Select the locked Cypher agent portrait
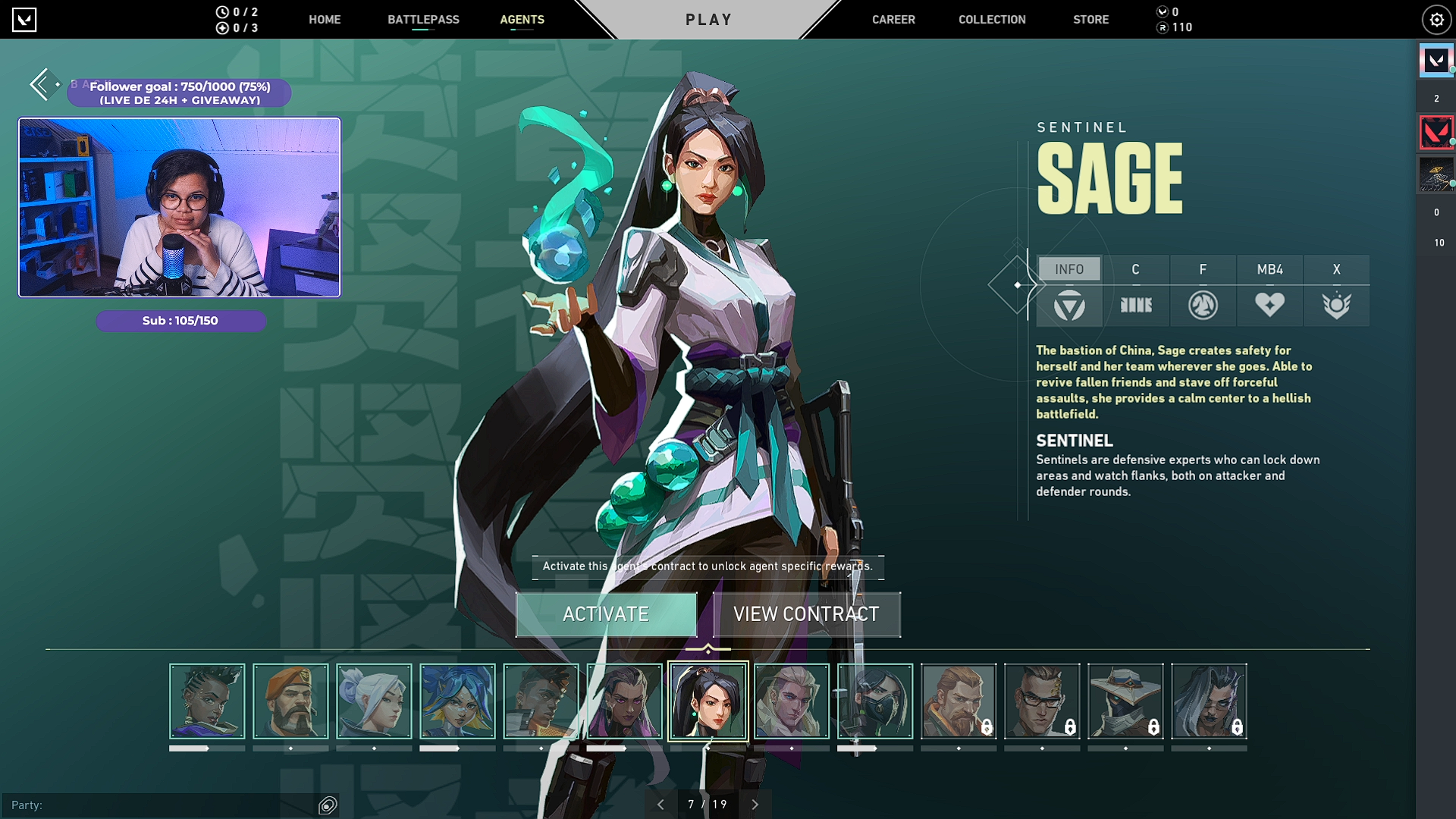 [1125, 701]
